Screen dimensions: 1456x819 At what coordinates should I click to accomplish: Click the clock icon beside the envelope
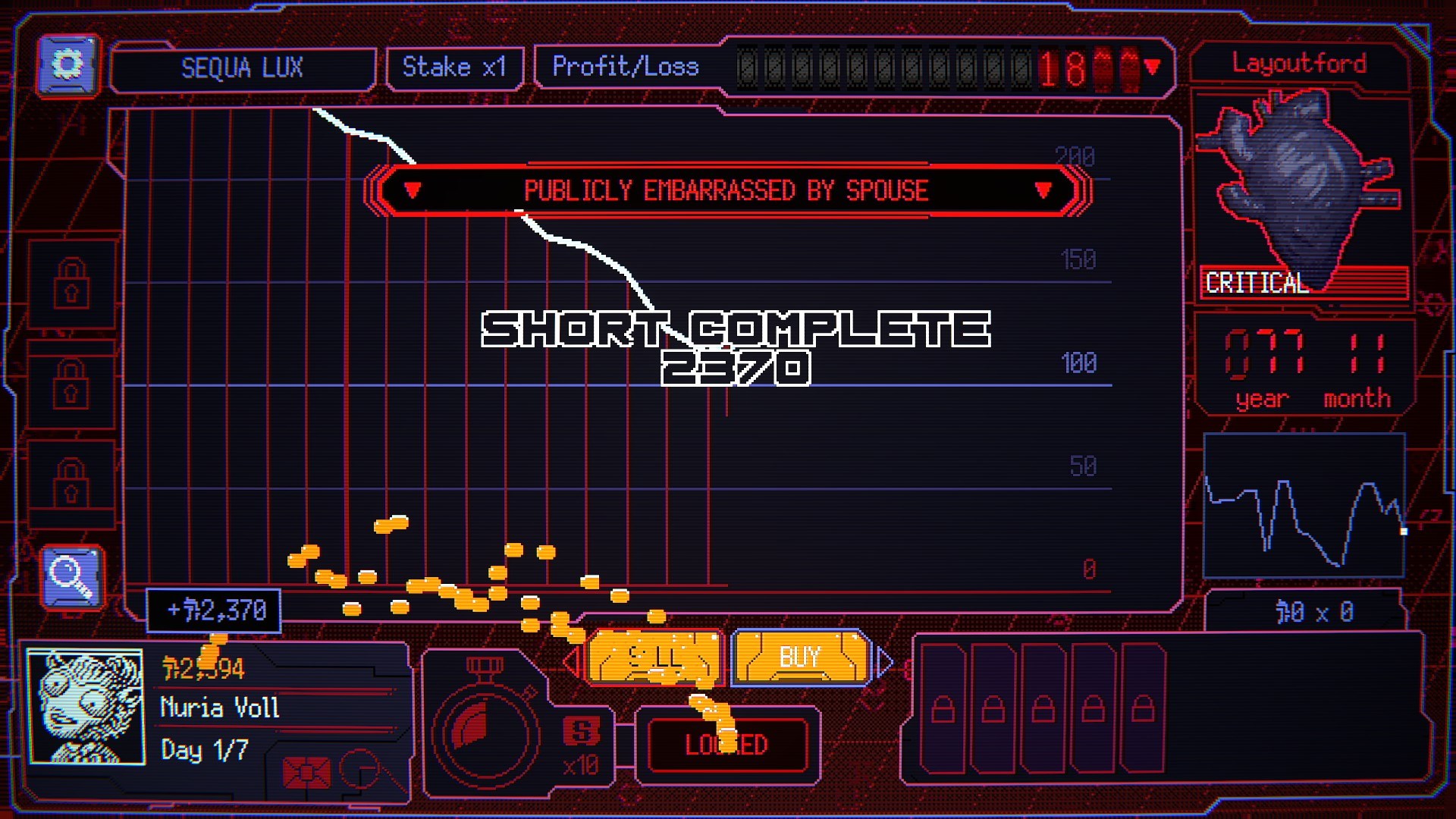[x=362, y=770]
